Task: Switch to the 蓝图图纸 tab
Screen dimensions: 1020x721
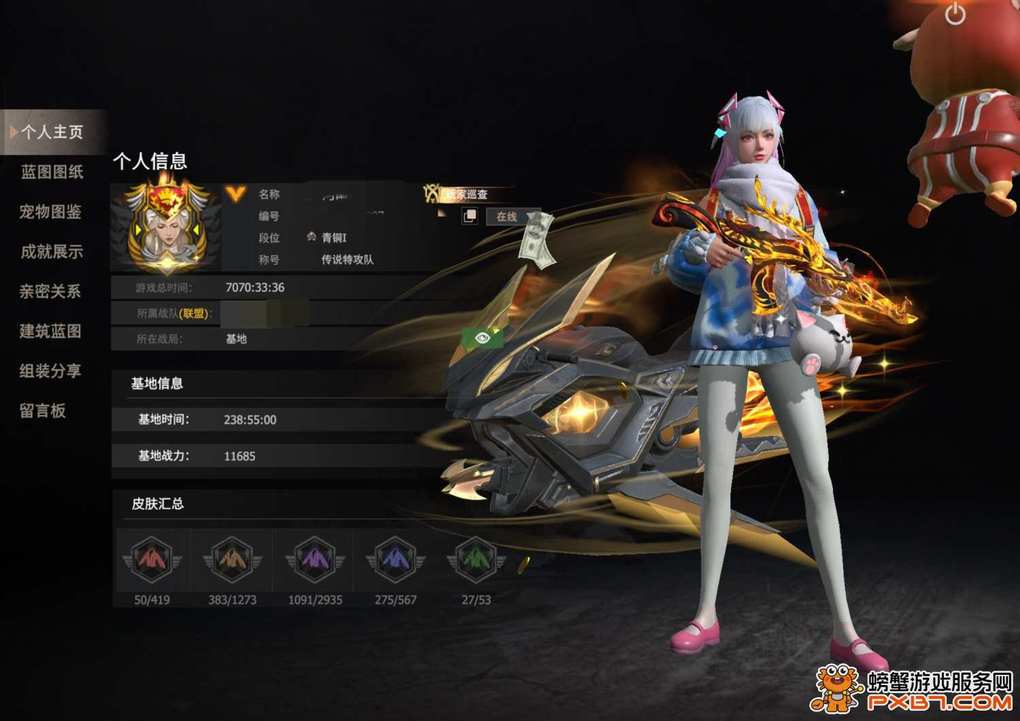Action: pos(52,172)
